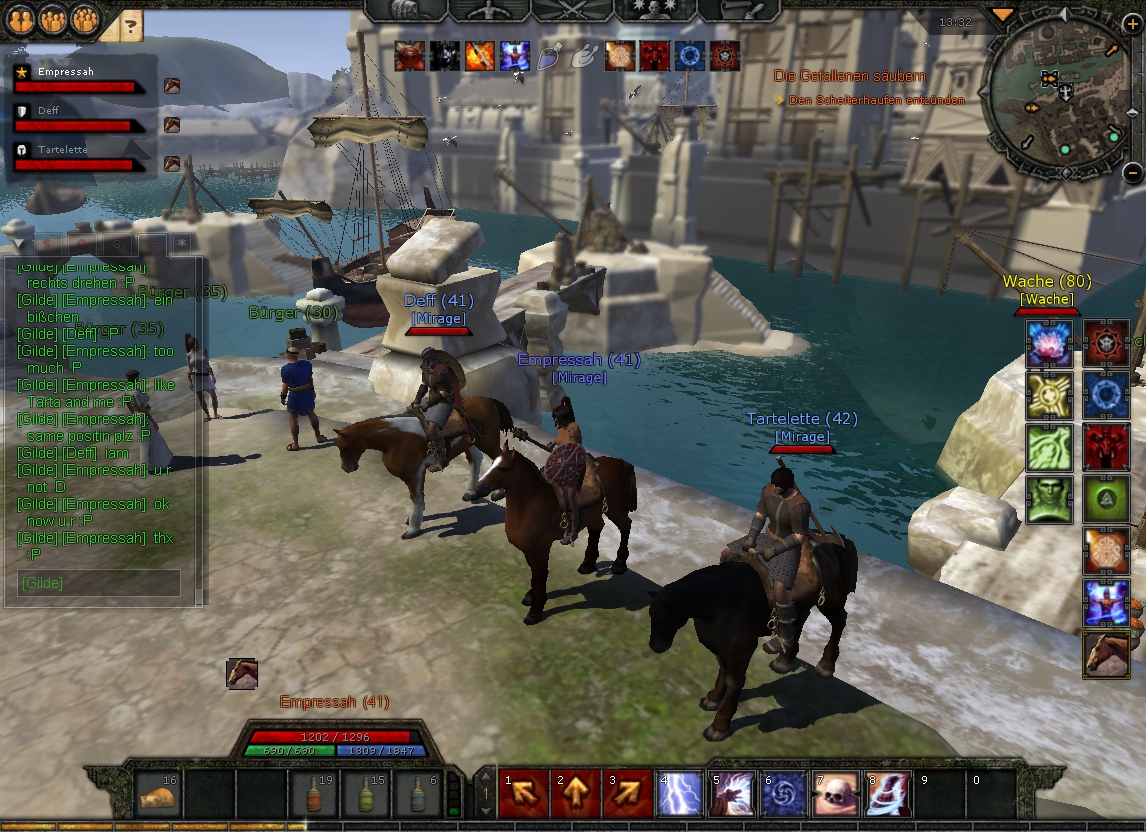Viewport: 1146px width, 832px height.
Task: Zoom in the minimap with plus button
Action: [x=1131, y=24]
